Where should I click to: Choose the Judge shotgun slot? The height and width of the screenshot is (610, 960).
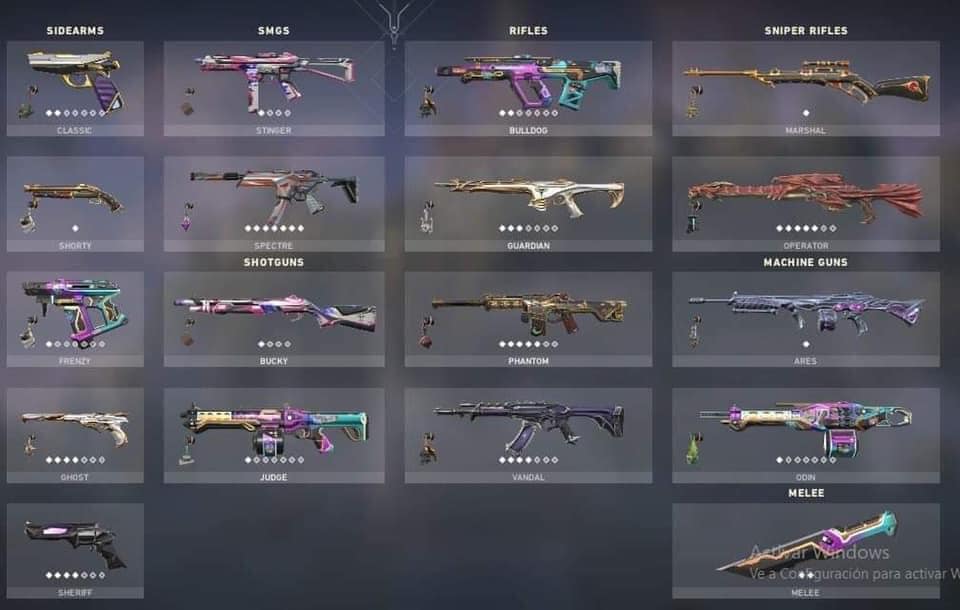[x=273, y=433]
